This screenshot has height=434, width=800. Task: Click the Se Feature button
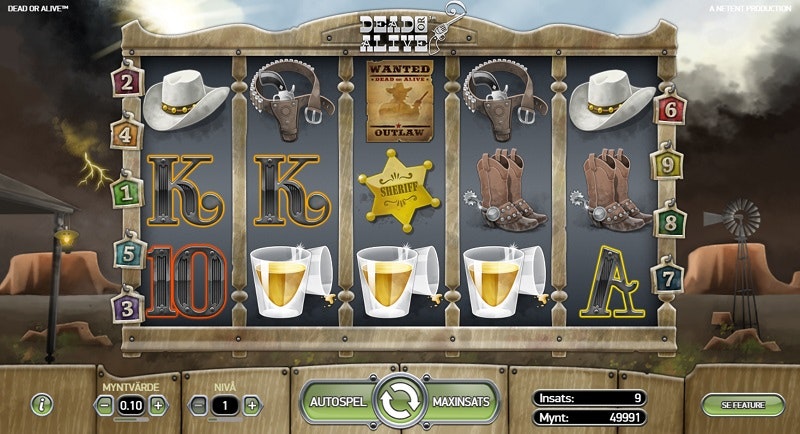[x=742, y=405]
